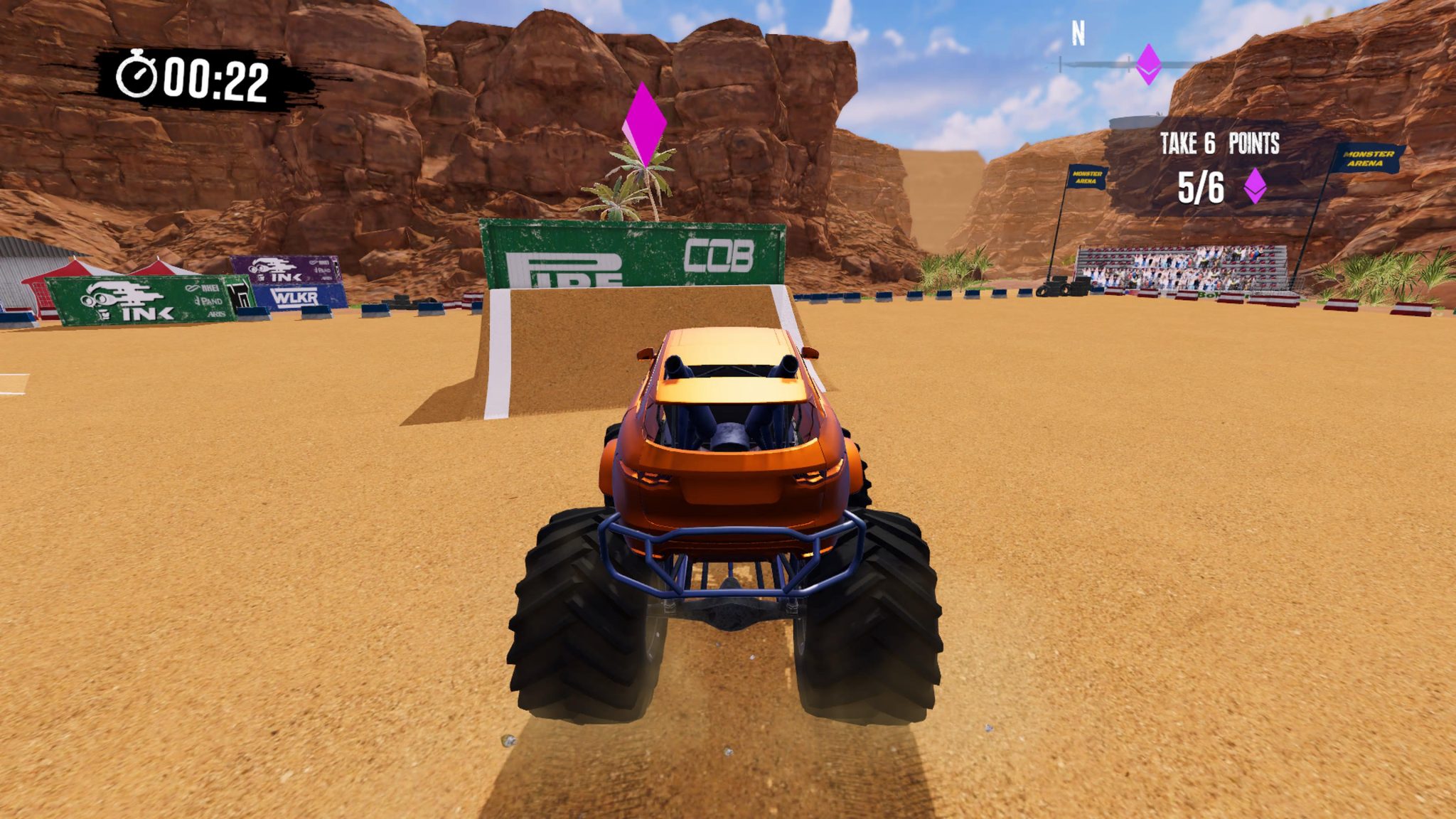Select the pink diamond checkpoint marker above the ramp
This screenshot has height=819, width=1456.
[646, 125]
